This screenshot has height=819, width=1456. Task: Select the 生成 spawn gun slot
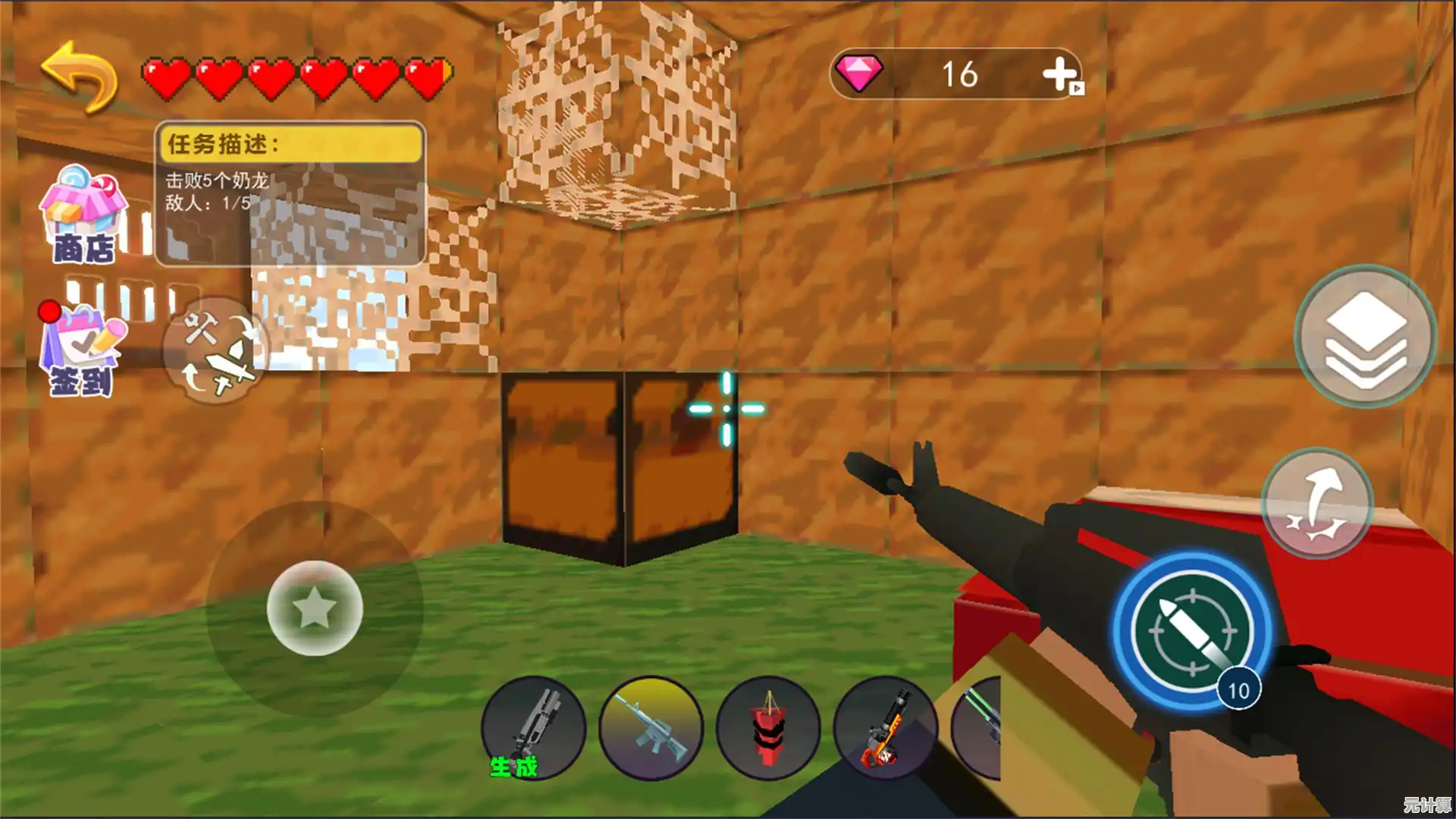coord(533,728)
